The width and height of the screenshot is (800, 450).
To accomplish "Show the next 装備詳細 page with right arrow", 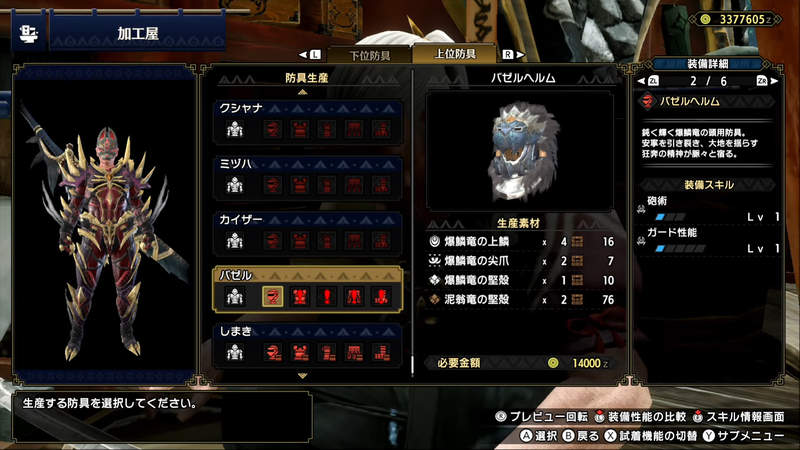I will (x=778, y=81).
